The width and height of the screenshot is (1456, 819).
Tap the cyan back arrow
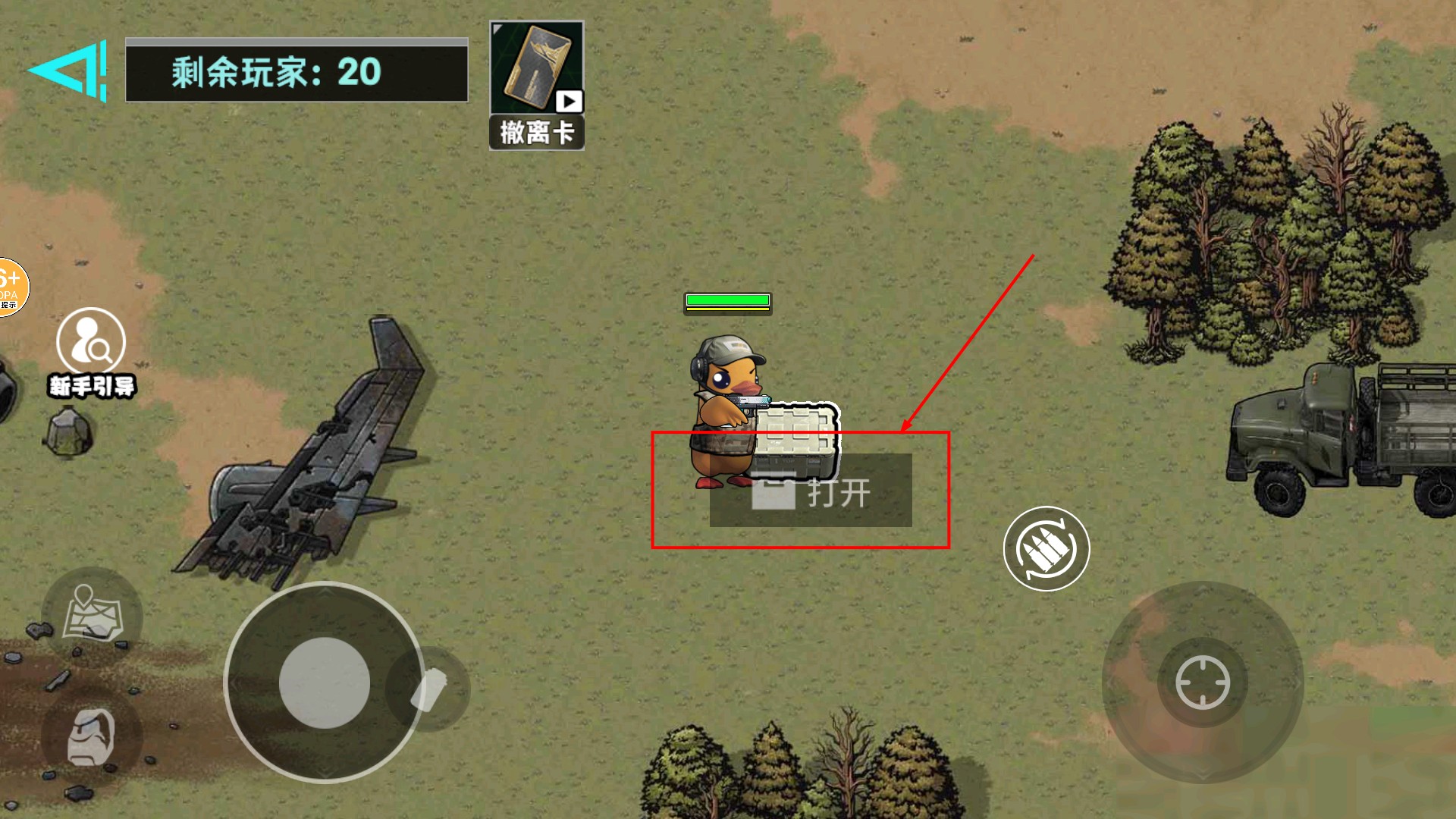tap(70, 71)
